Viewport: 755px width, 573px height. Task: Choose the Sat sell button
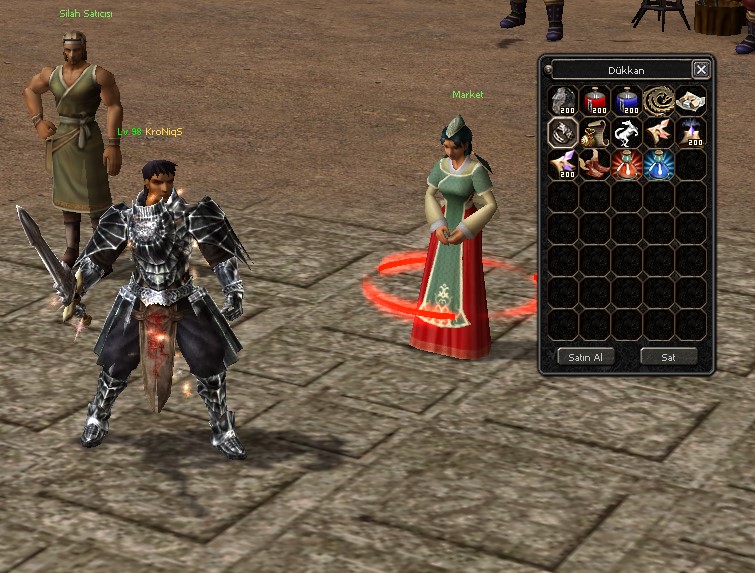(x=669, y=357)
